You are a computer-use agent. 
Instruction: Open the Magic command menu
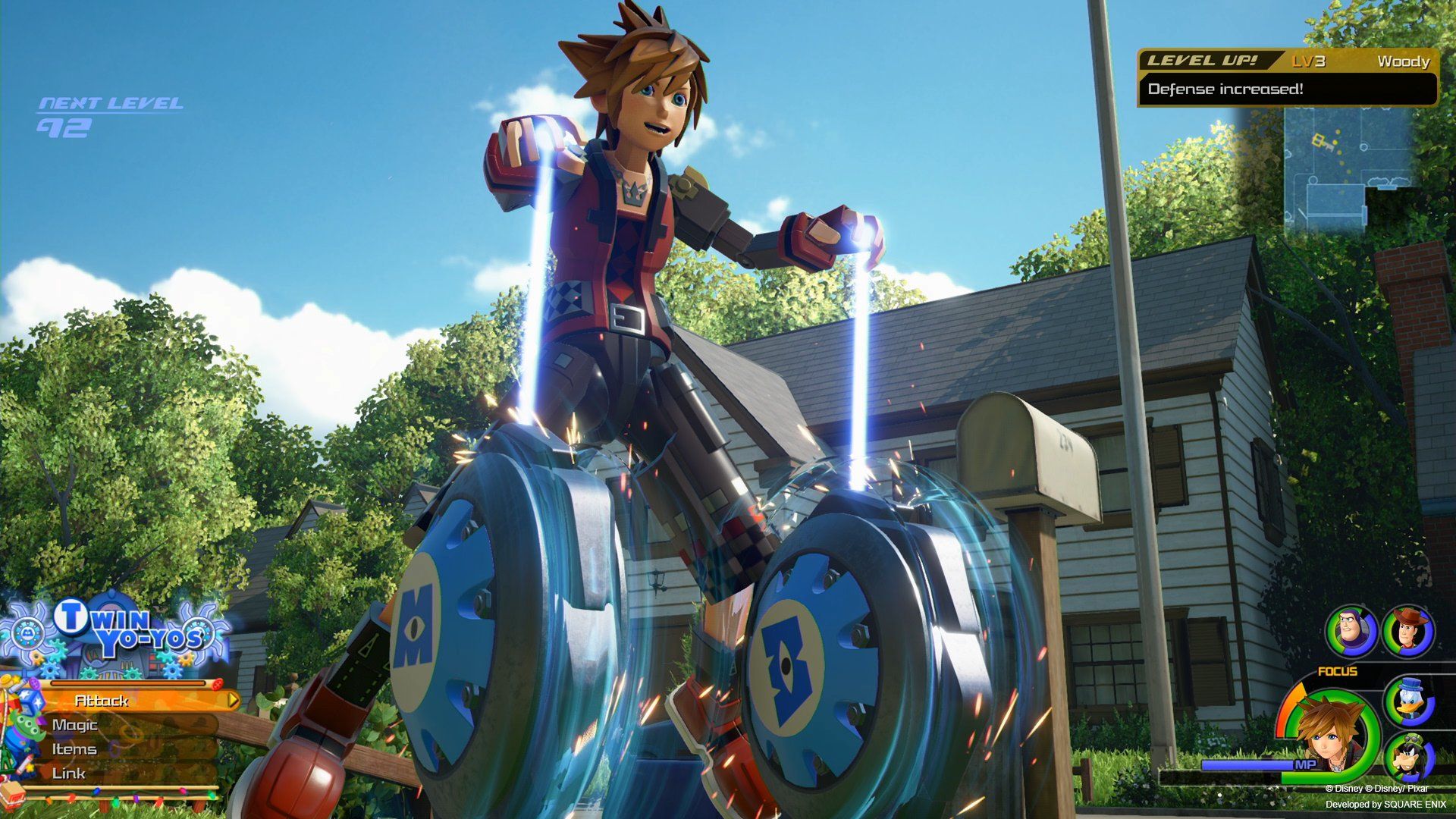tap(76, 725)
